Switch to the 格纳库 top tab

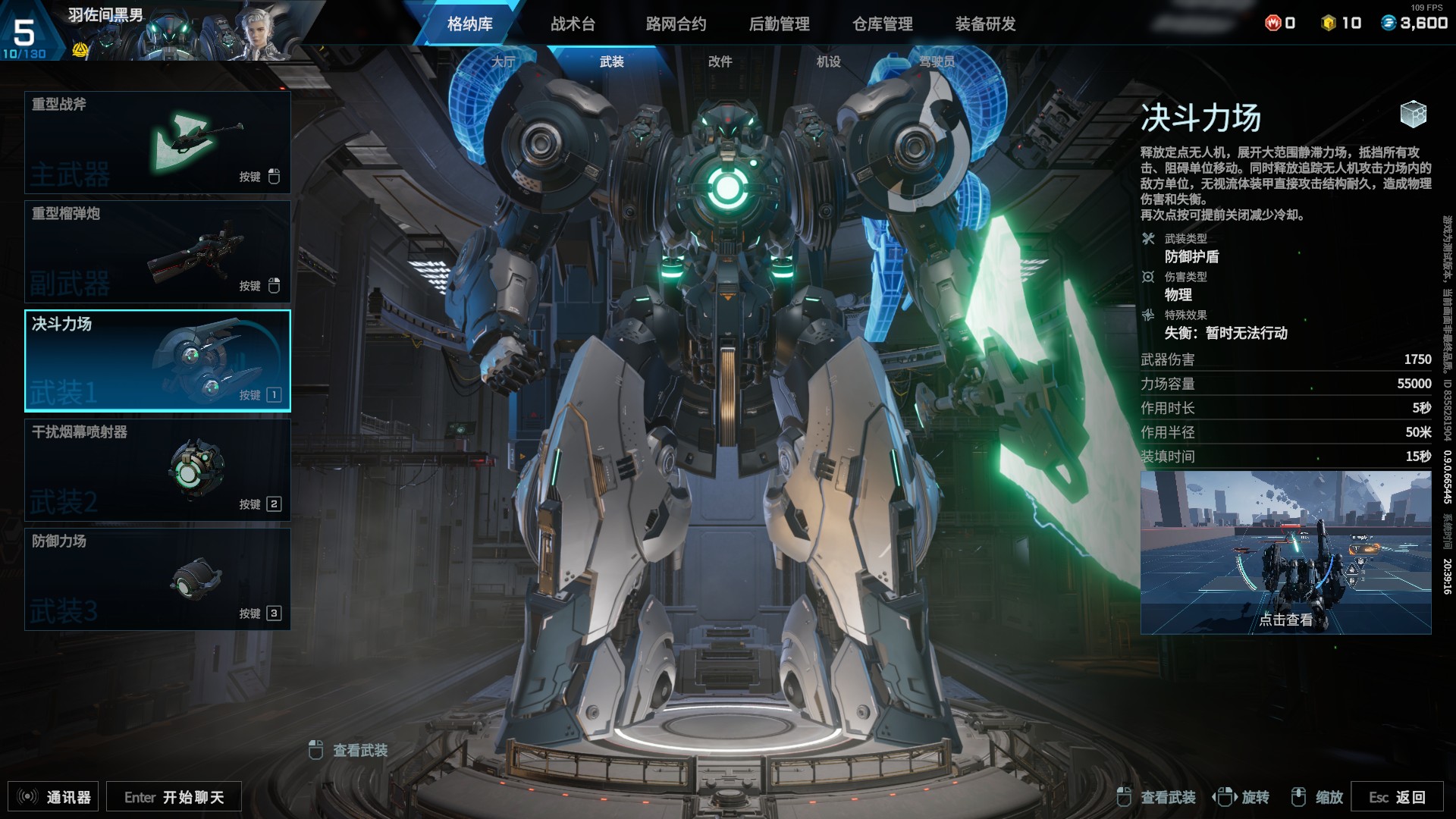click(469, 24)
